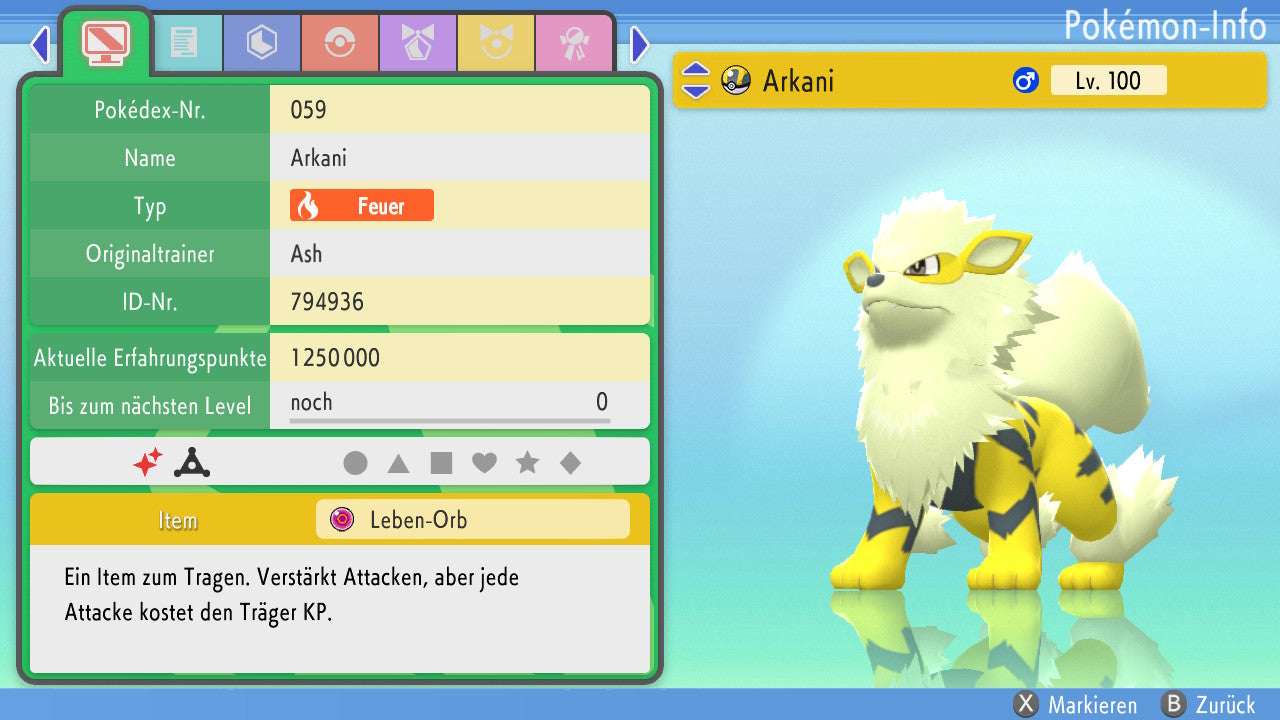Switch to the trainer memo tab
Image resolution: width=1280 pixels, height=720 pixels.
point(183,43)
